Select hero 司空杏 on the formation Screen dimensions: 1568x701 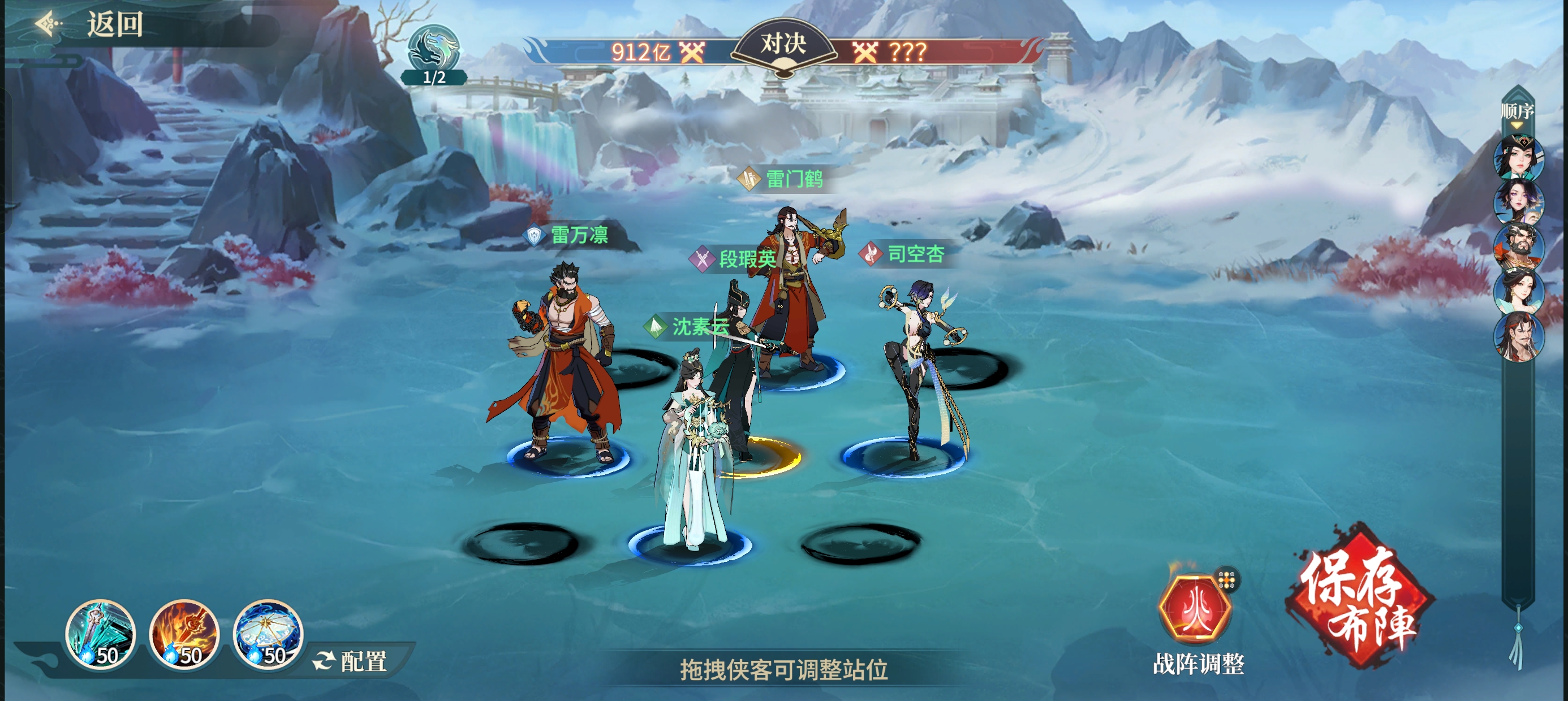(x=919, y=365)
